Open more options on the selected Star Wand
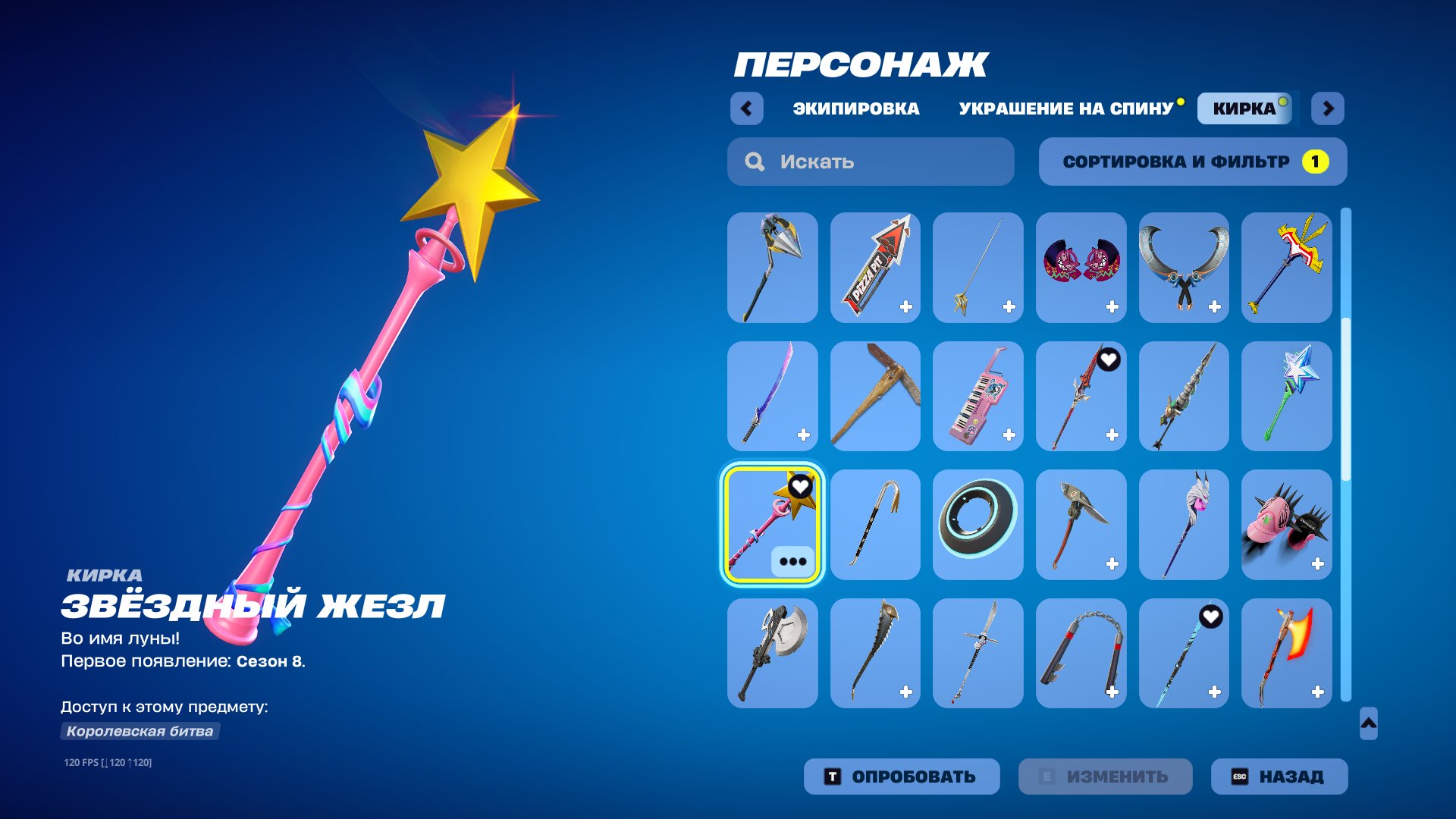The width and height of the screenshot is (1456, 819). [792, 562]
